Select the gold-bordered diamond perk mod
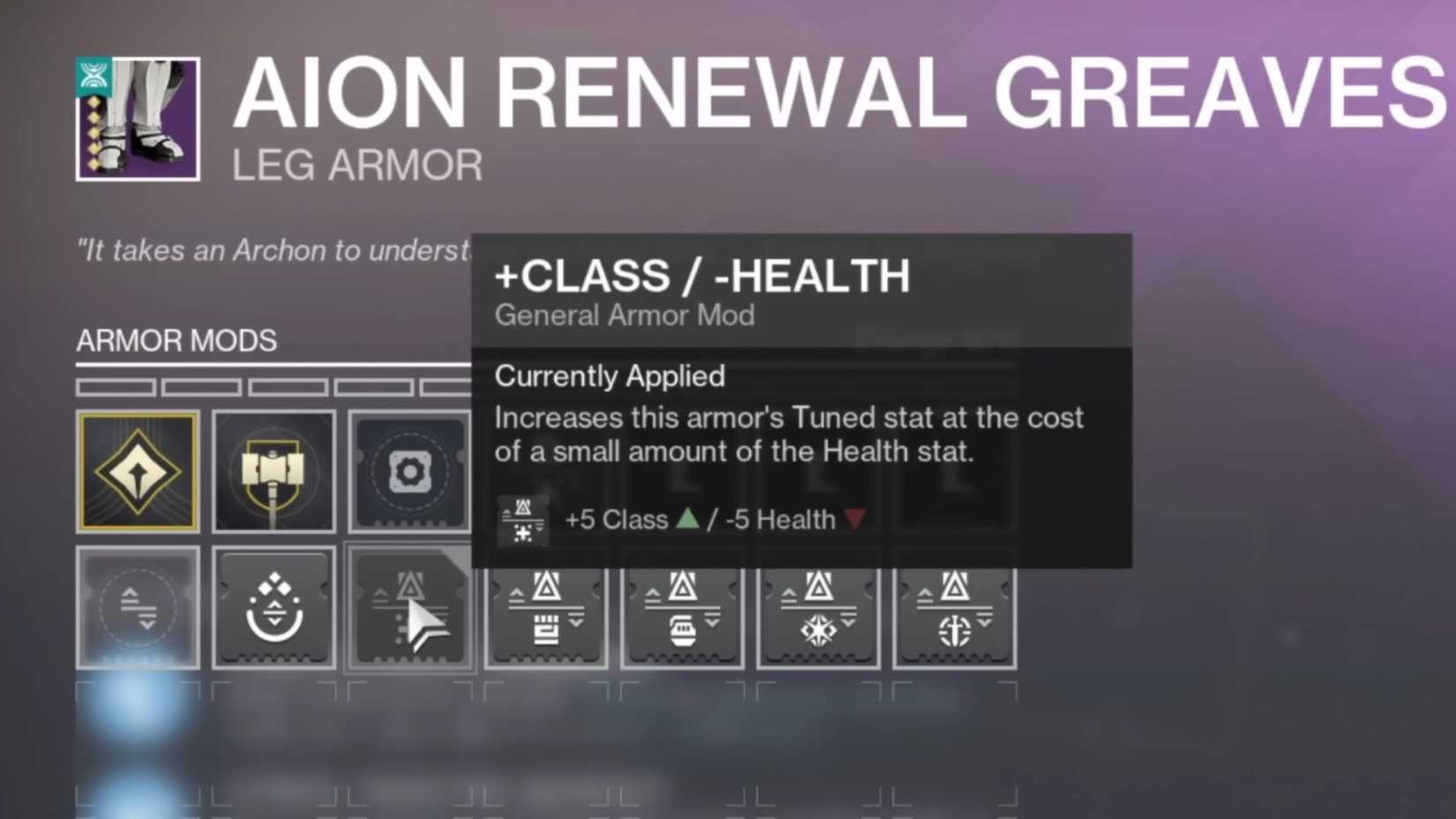Viewport: 1456px width, 819px height. coord(138,470)
